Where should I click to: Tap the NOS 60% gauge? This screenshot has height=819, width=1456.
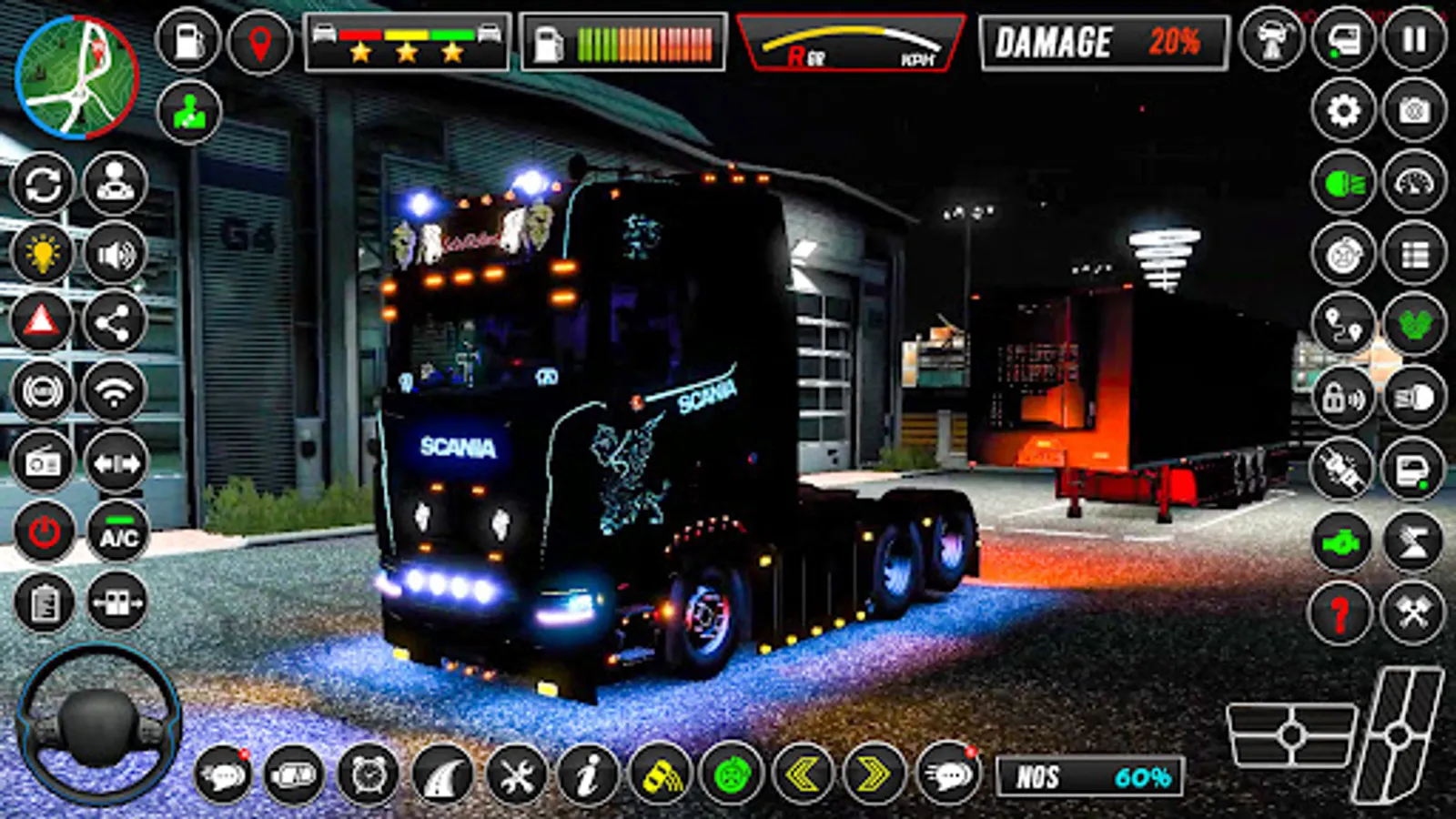click(x=1087, y=774)
